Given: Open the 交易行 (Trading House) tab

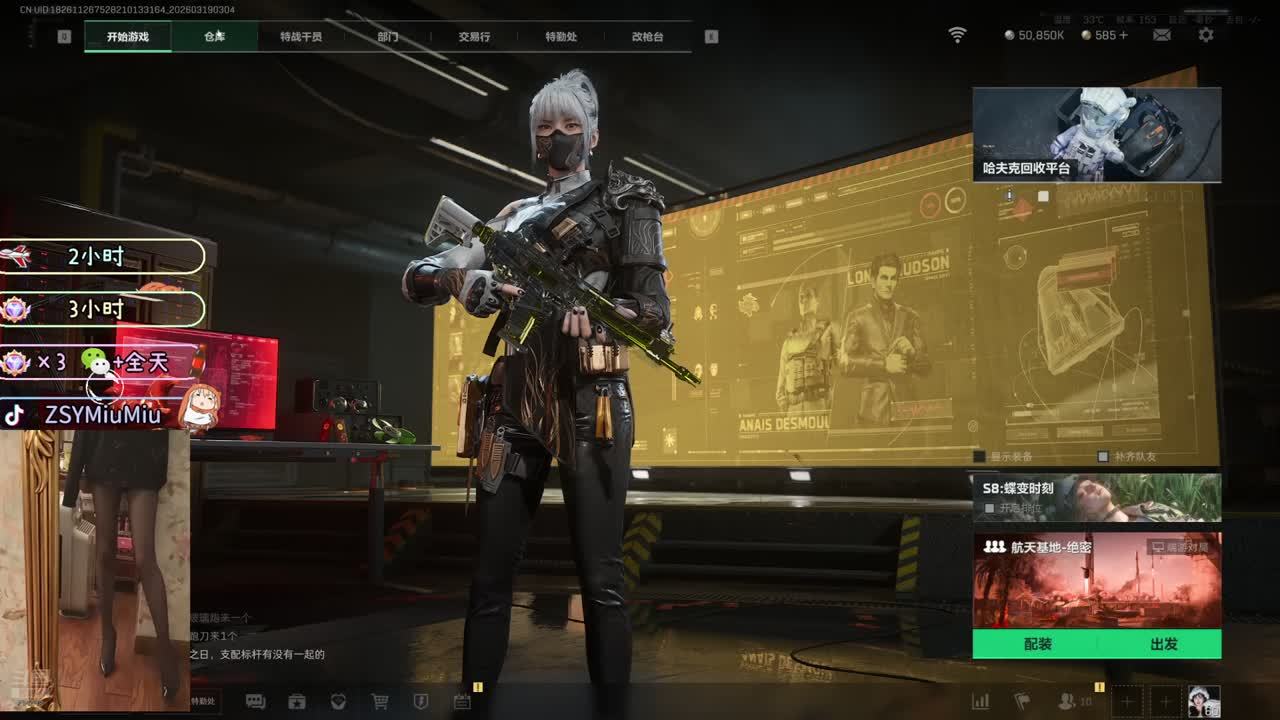Looking at the screenshot, I should pyautogui.click(x=474, y=37).
